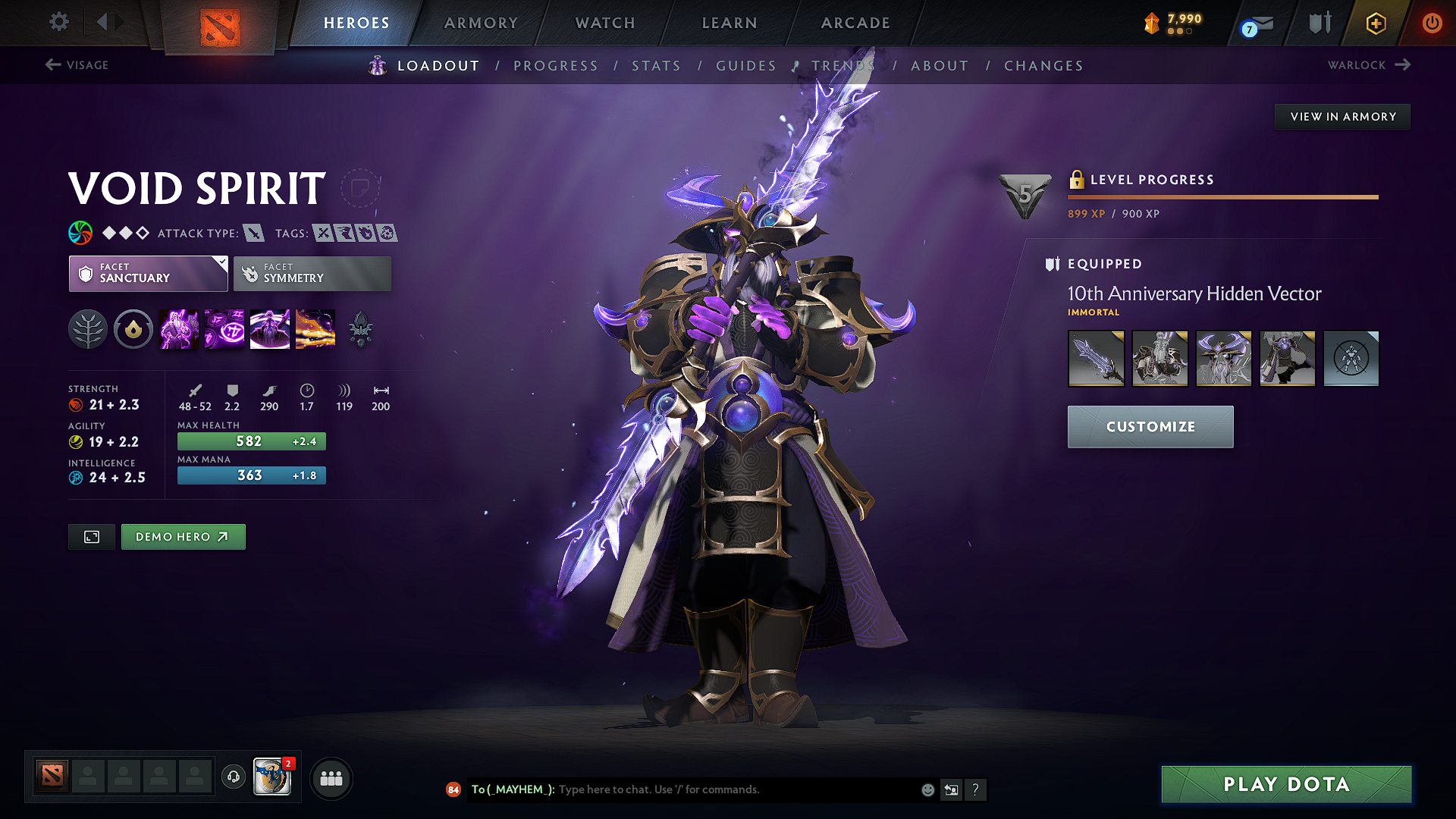Open the friends list icon near Play Dota
This screenshot has width=1456, height=819.
pos(331,778)
